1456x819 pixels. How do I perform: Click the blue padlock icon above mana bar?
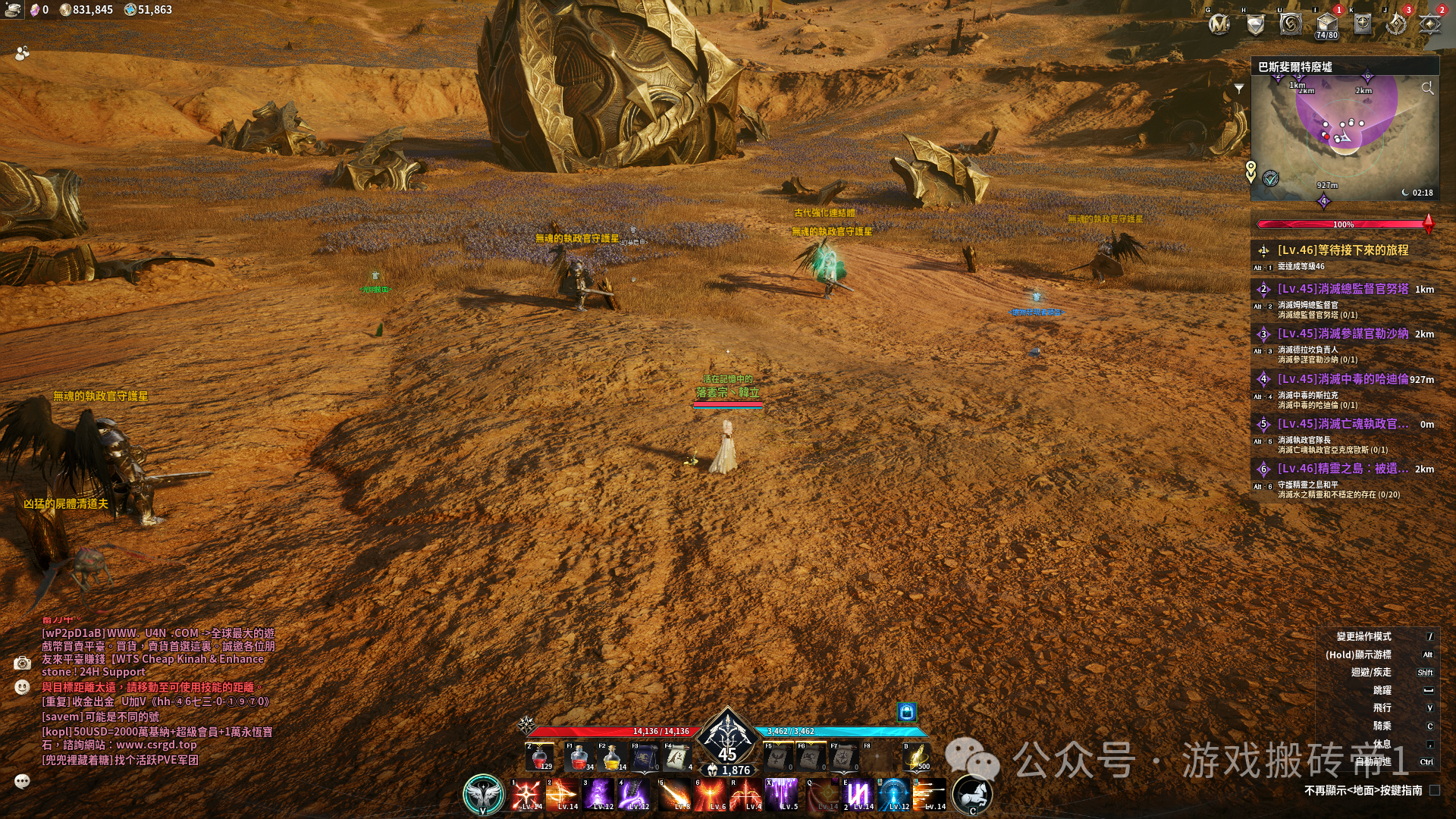(x=906, y=711)
